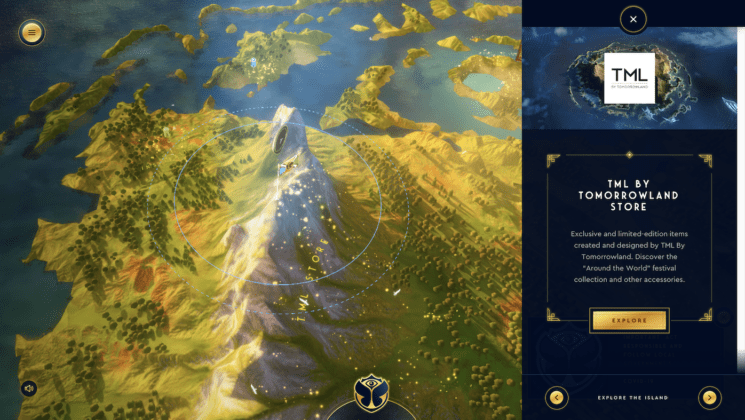
Task: Open the hamburger menu button
Action: (x=32, y=32)
